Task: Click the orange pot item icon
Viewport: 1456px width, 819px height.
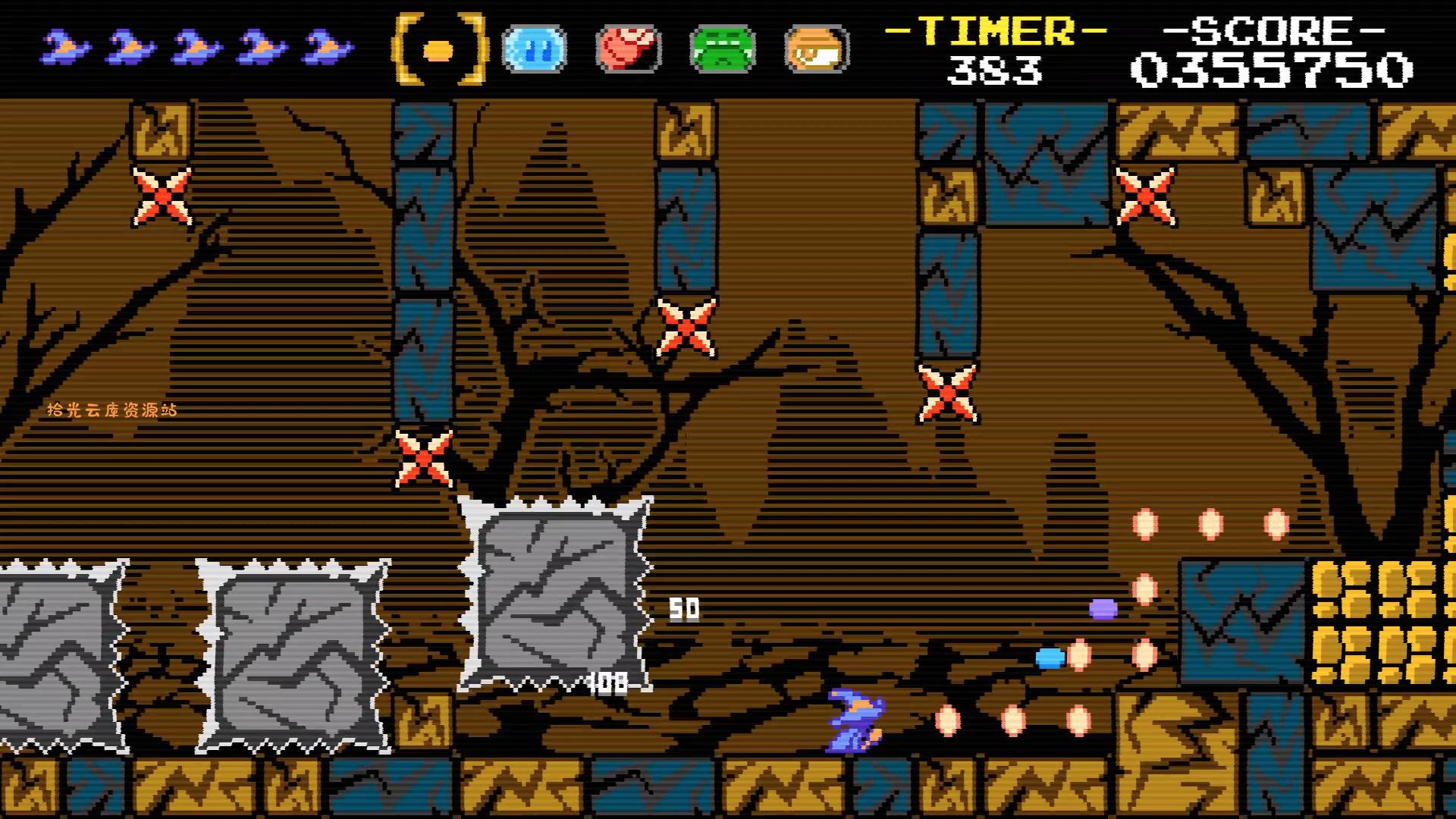Action: 814,49
